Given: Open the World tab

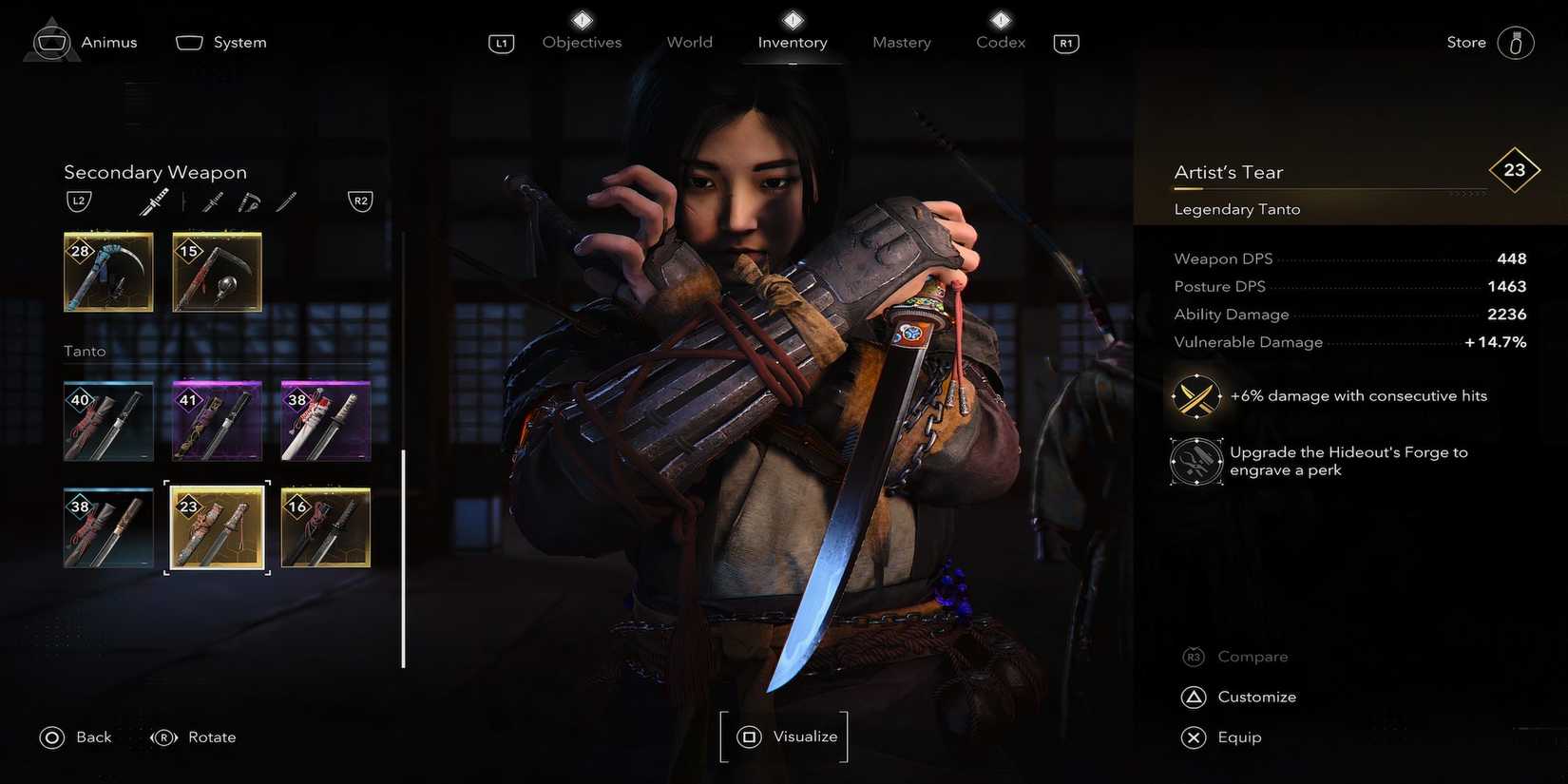Looking at the screenshot, I should 689,42.
